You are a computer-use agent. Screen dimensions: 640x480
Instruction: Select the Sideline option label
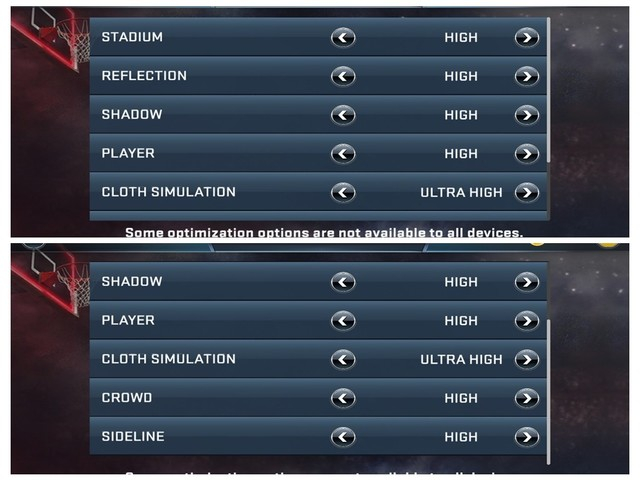coord(133,437)
